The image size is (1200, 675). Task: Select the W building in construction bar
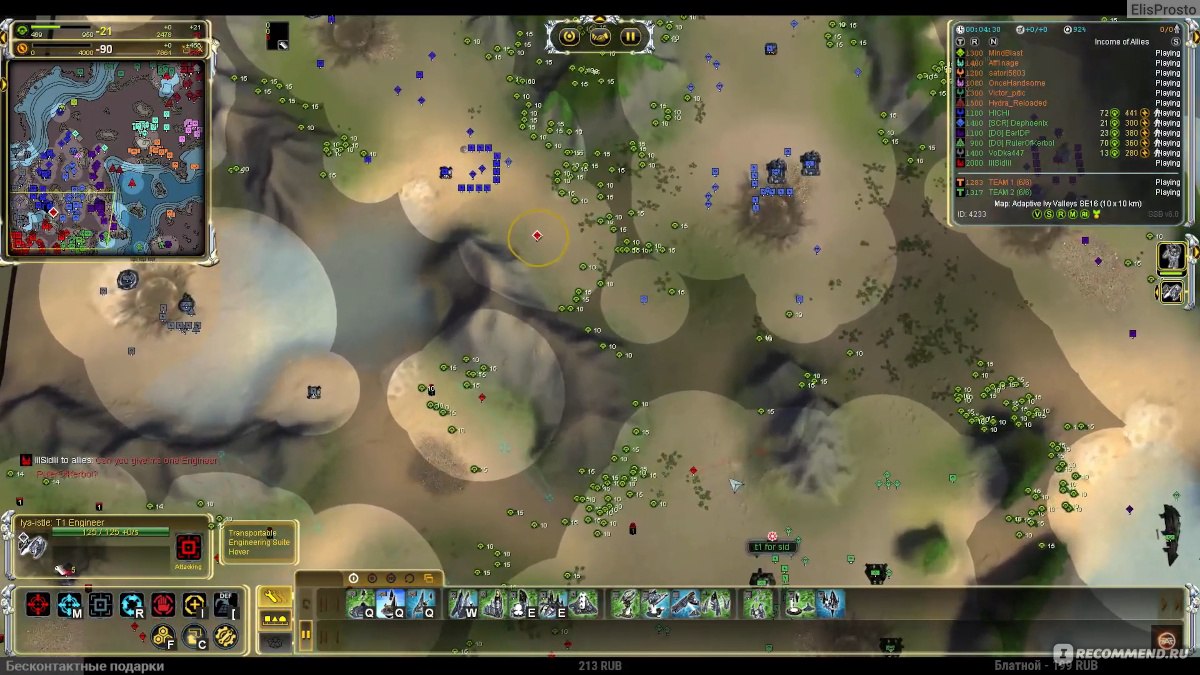coord(463,604)
